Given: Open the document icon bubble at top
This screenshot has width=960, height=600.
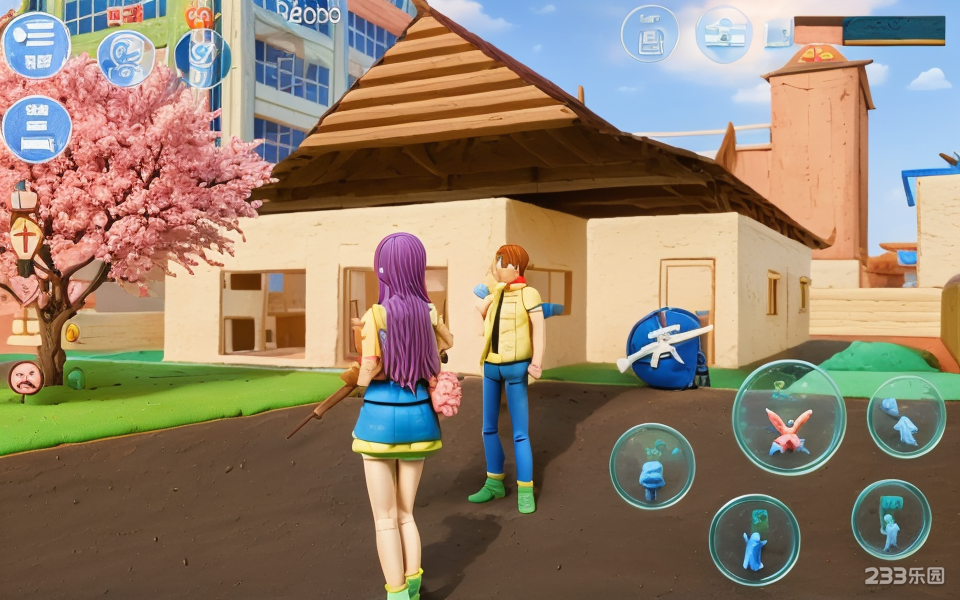Looking at the screenshot, I should point(649,34).
